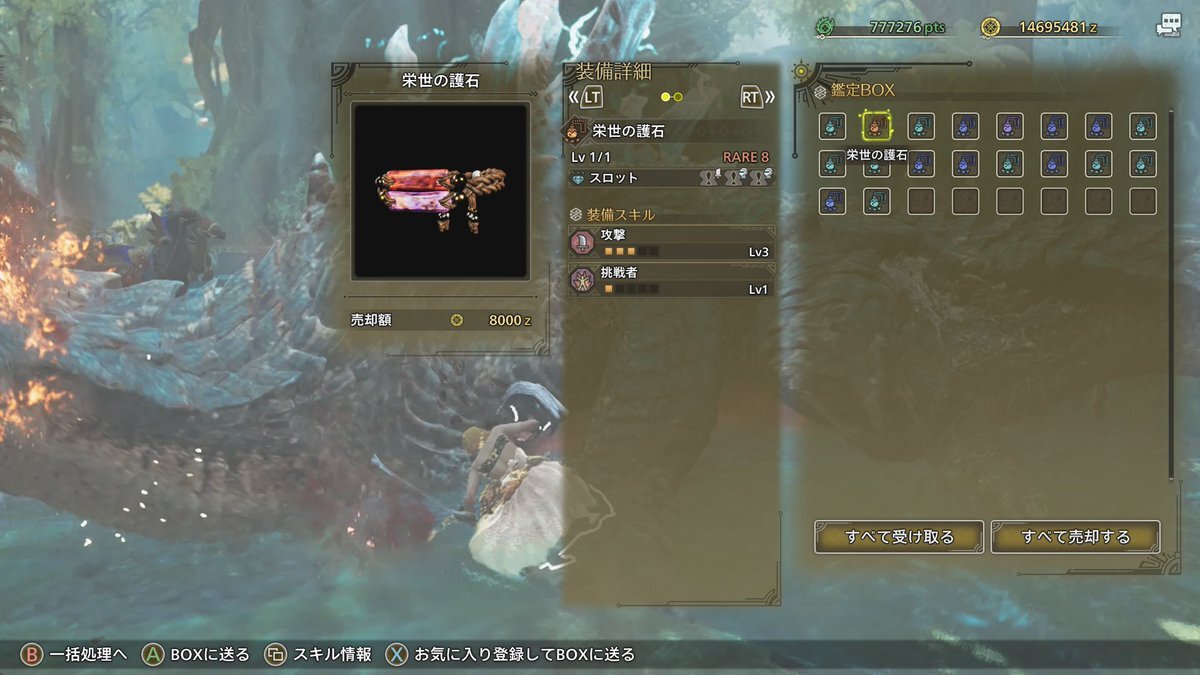Select the 挑戦者 Lv1 skill row
Viewport: 1200px width, 675px height.
(x=671, y=280)
